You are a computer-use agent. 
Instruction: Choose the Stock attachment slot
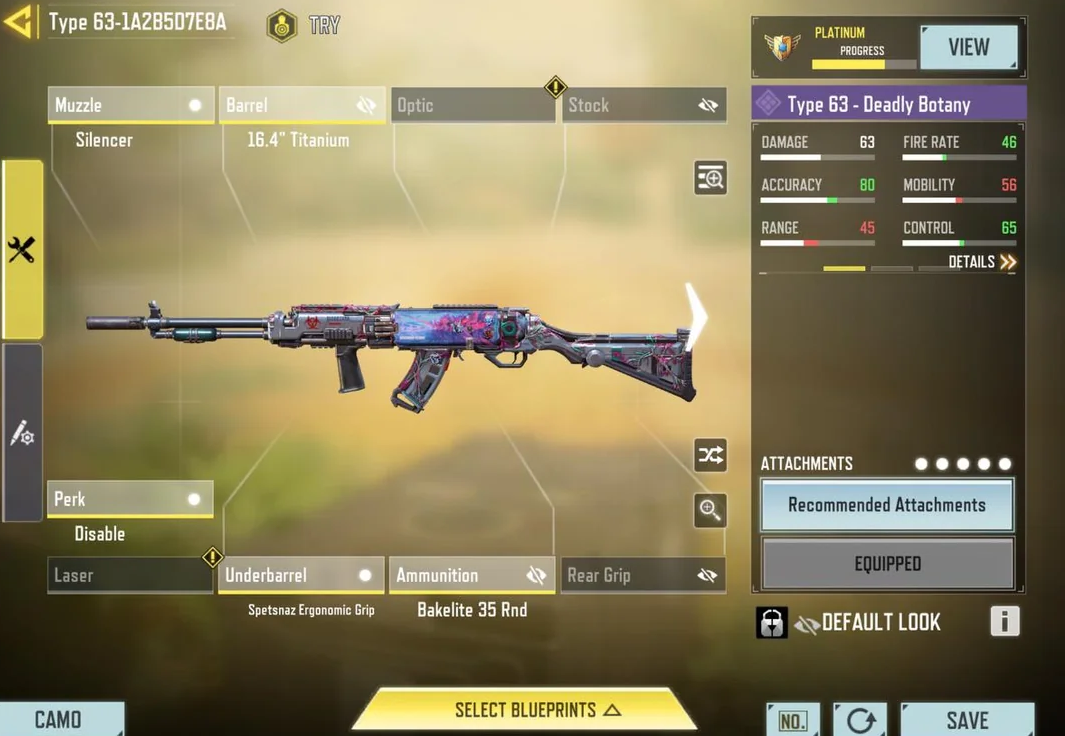tap(643, 105)
